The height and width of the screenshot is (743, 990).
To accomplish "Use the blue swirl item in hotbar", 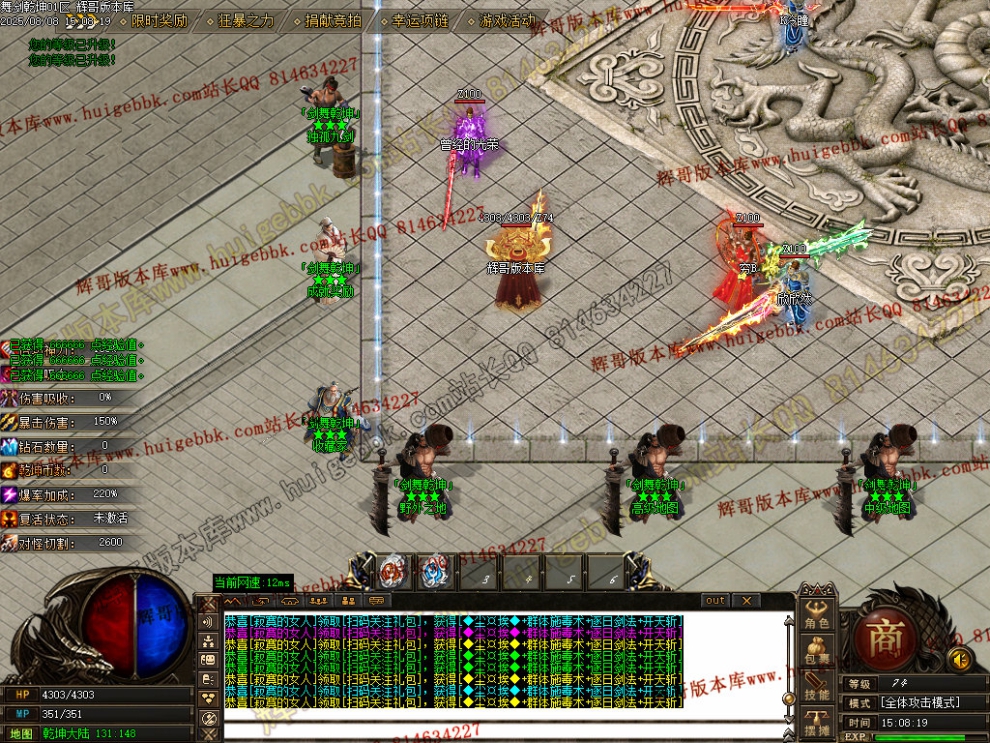I will tap(433, 572).
